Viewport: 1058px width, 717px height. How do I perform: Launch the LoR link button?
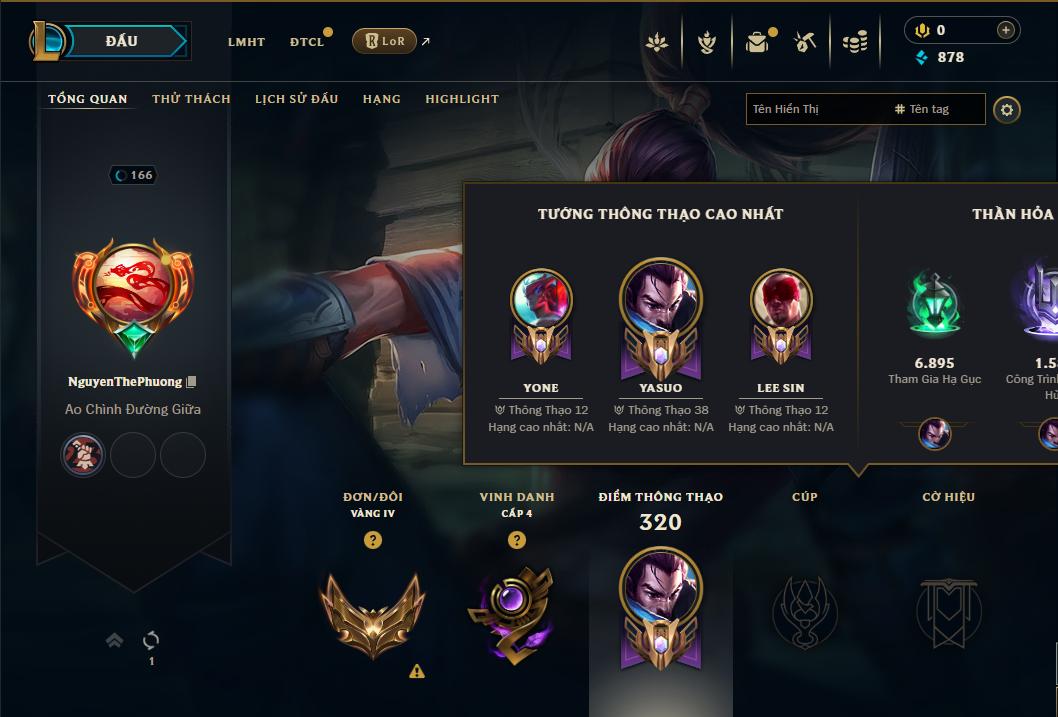tap(385, 41)
